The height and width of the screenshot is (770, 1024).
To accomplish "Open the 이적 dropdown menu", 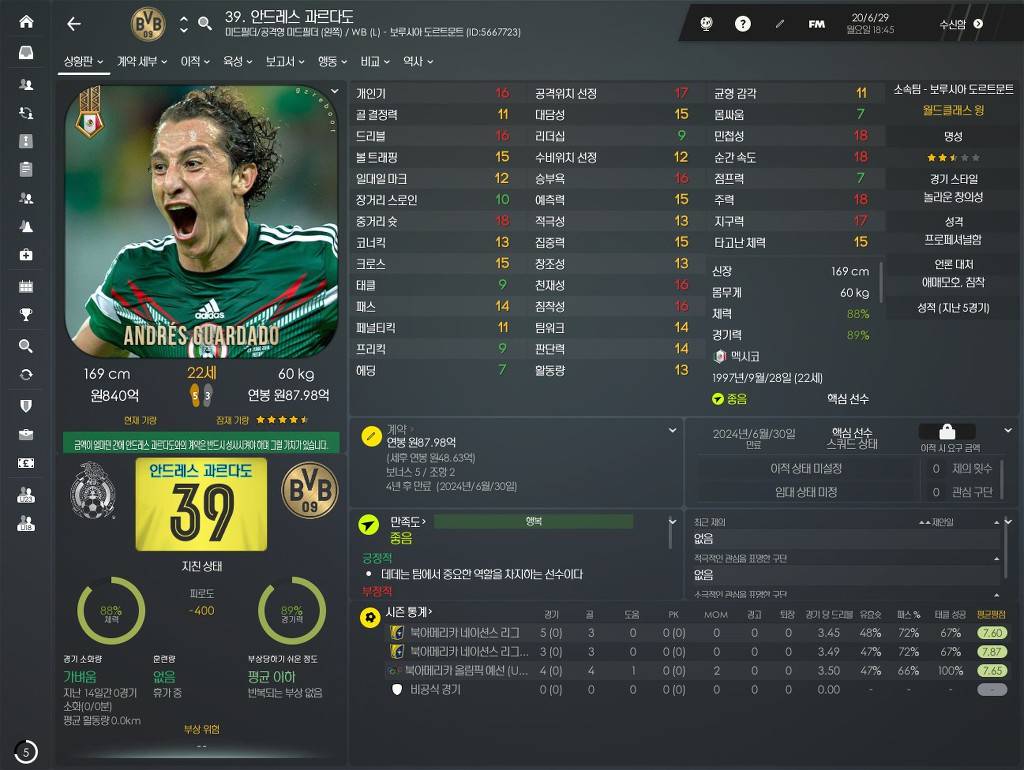I will tap(194, 62).
